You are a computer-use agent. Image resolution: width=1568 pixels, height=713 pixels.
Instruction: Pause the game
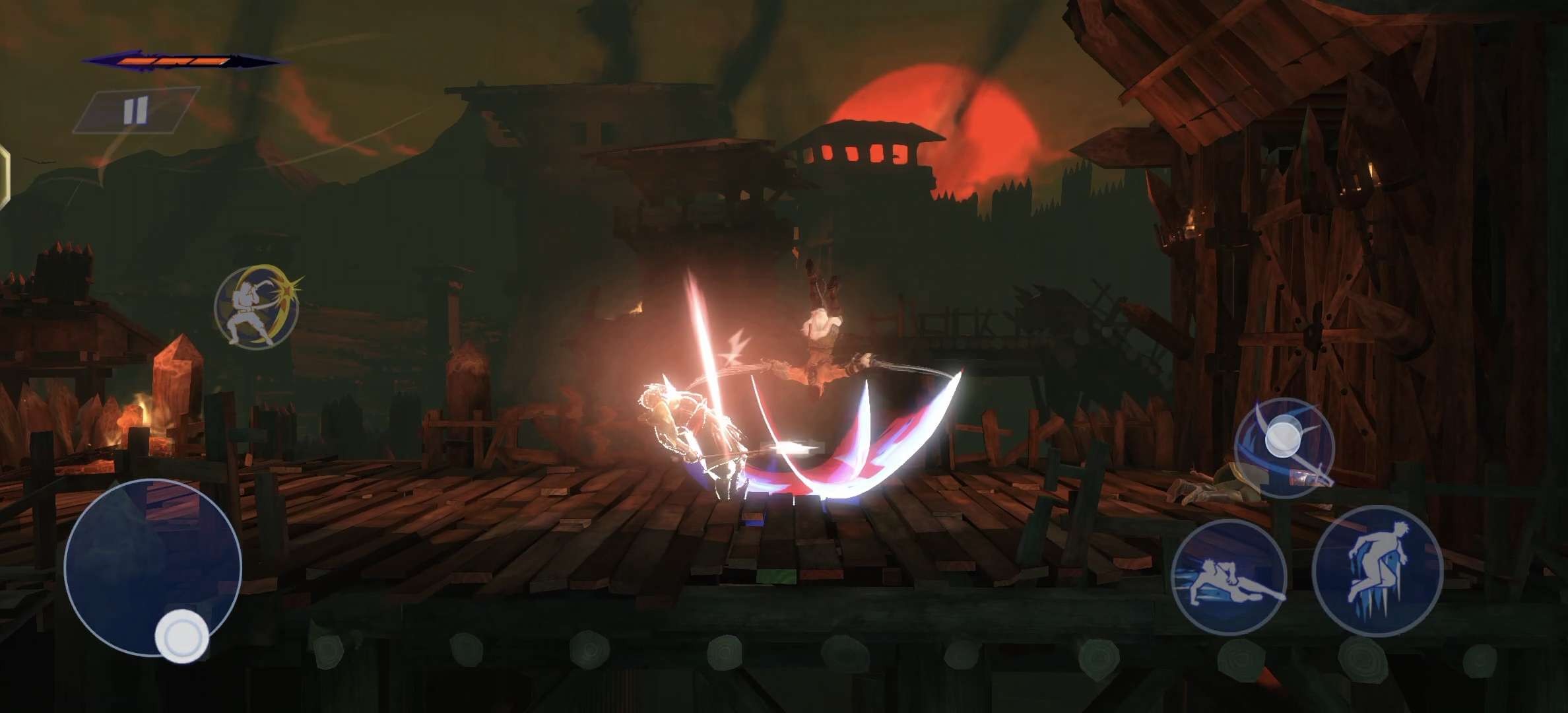coord(135,110)
